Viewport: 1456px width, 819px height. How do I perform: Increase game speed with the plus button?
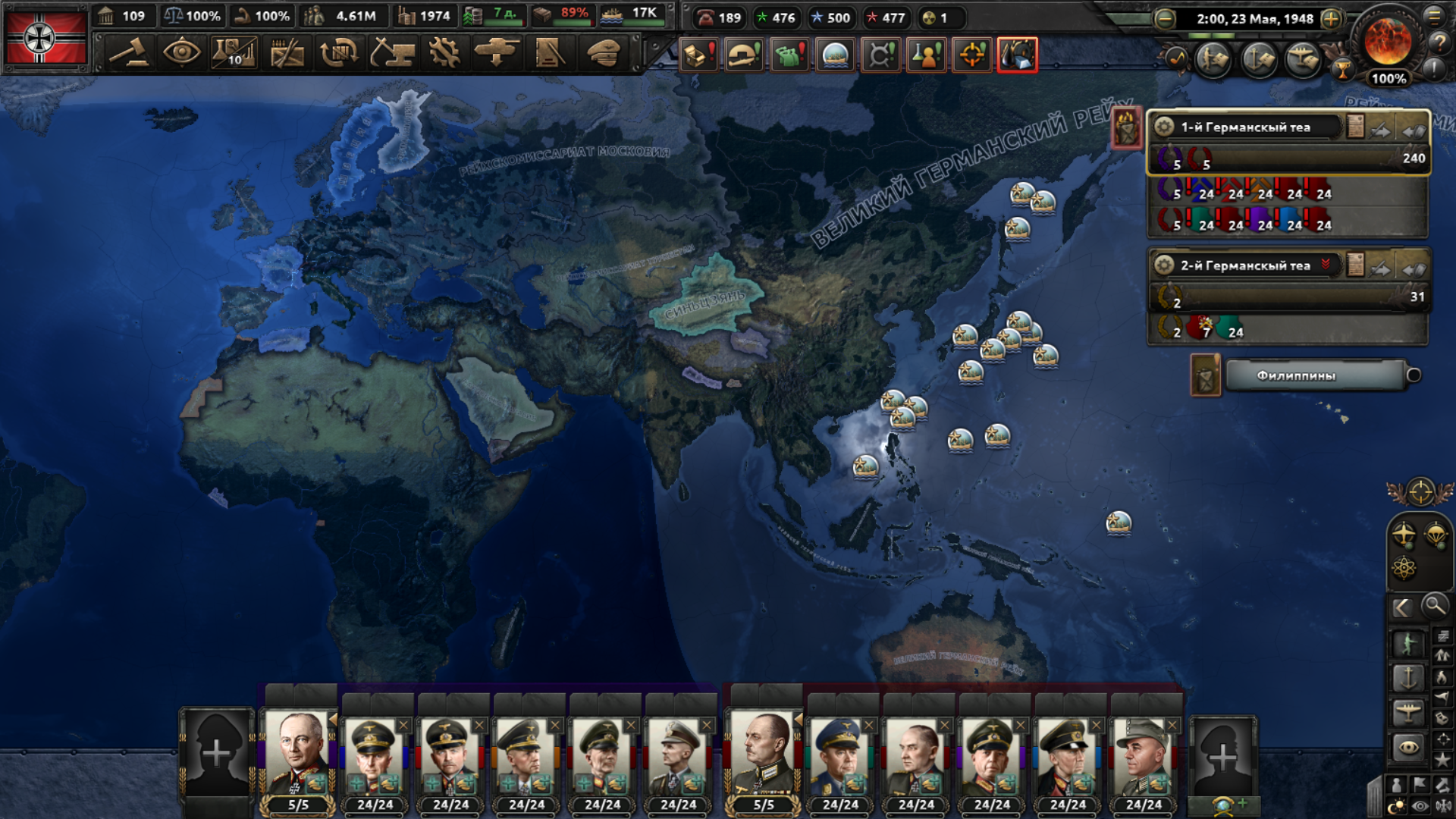(1331, 19)
